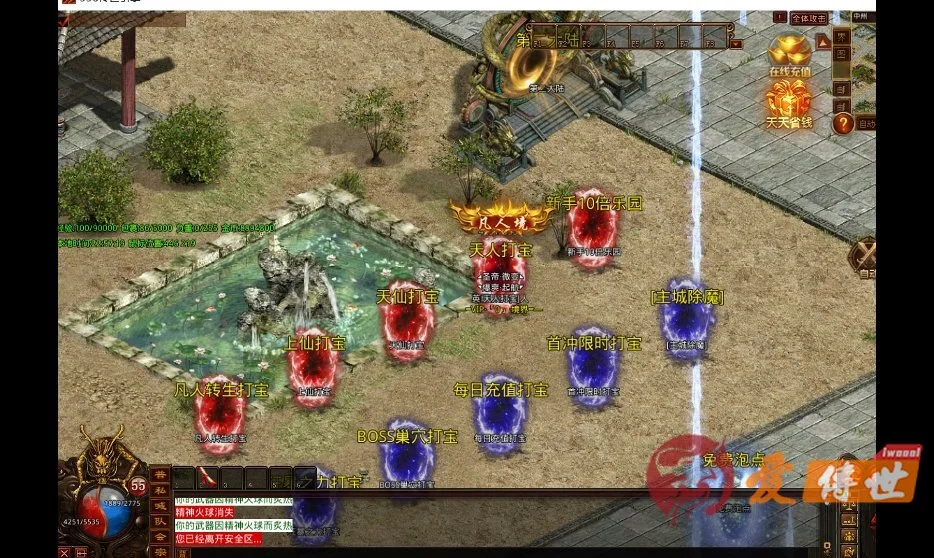Toggle the 全体攻击 attack mode button

(x=808, y=18)
